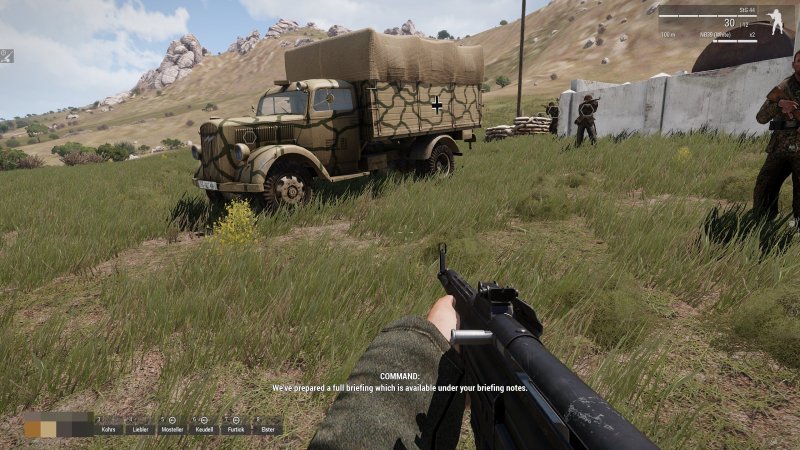Click the soldier stance indicator icon
800x450 pixels.
[776, 20]
